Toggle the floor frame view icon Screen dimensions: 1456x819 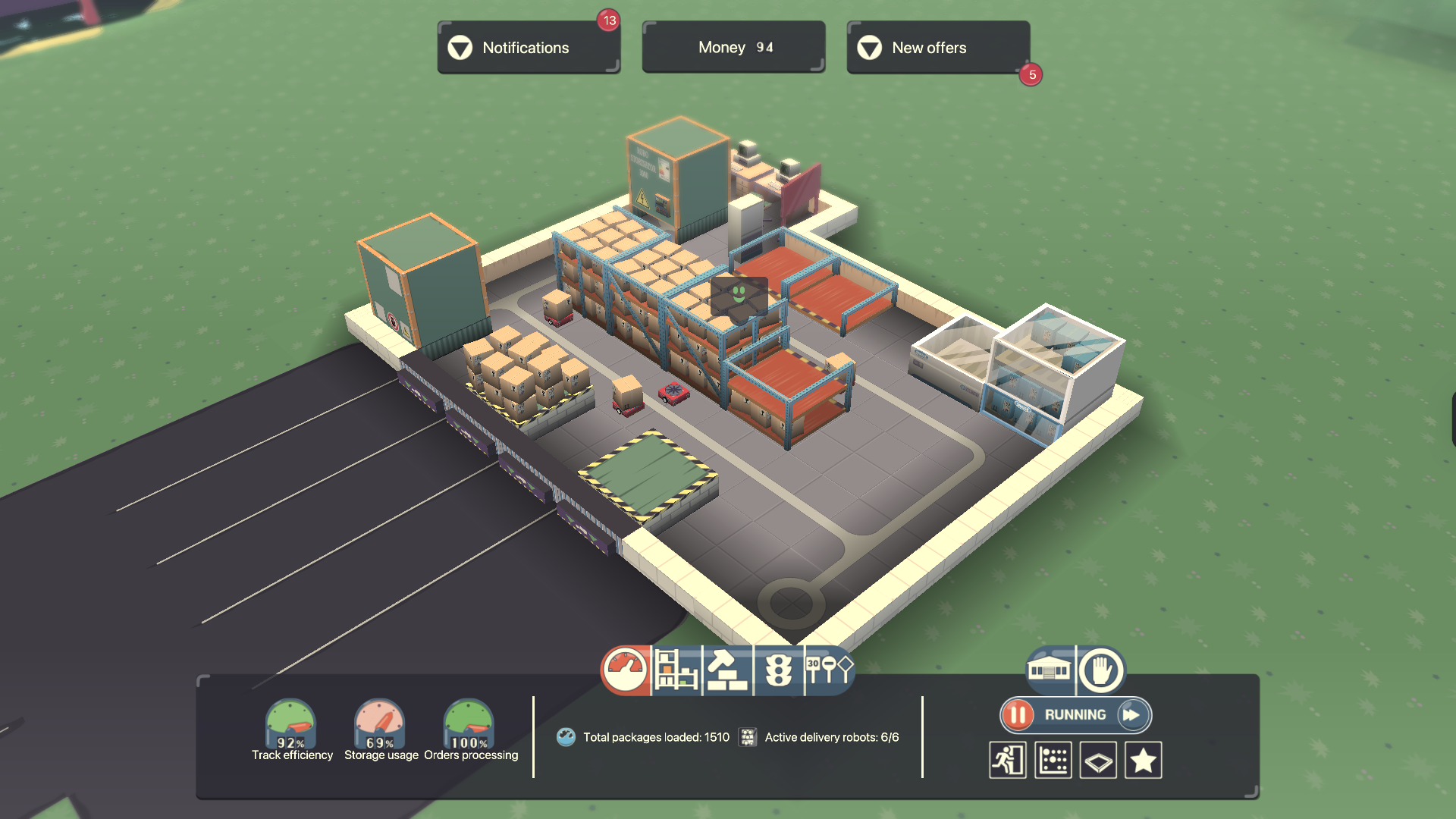tap(1098, 760)
